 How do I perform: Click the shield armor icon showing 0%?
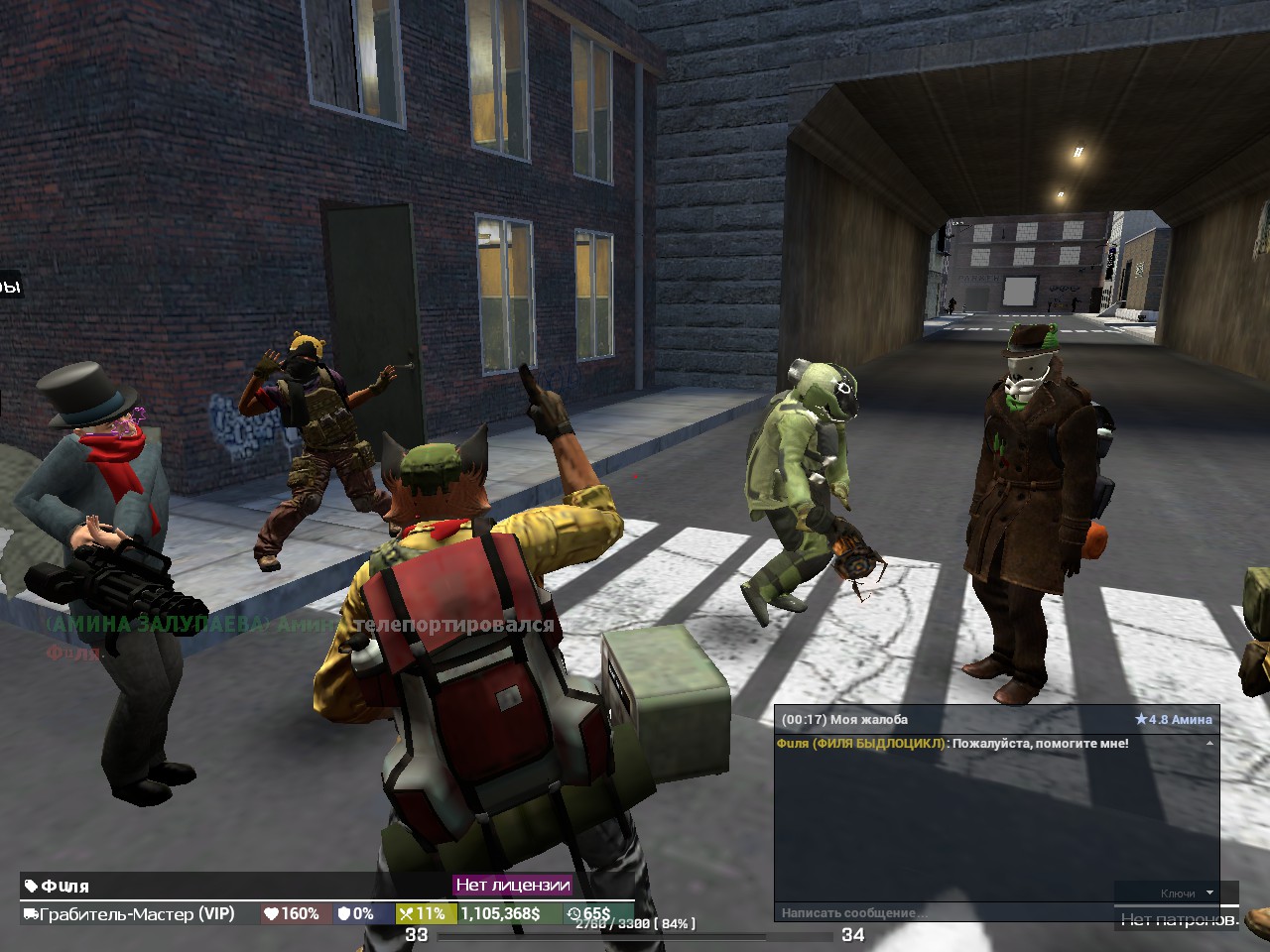pos(345,912)
